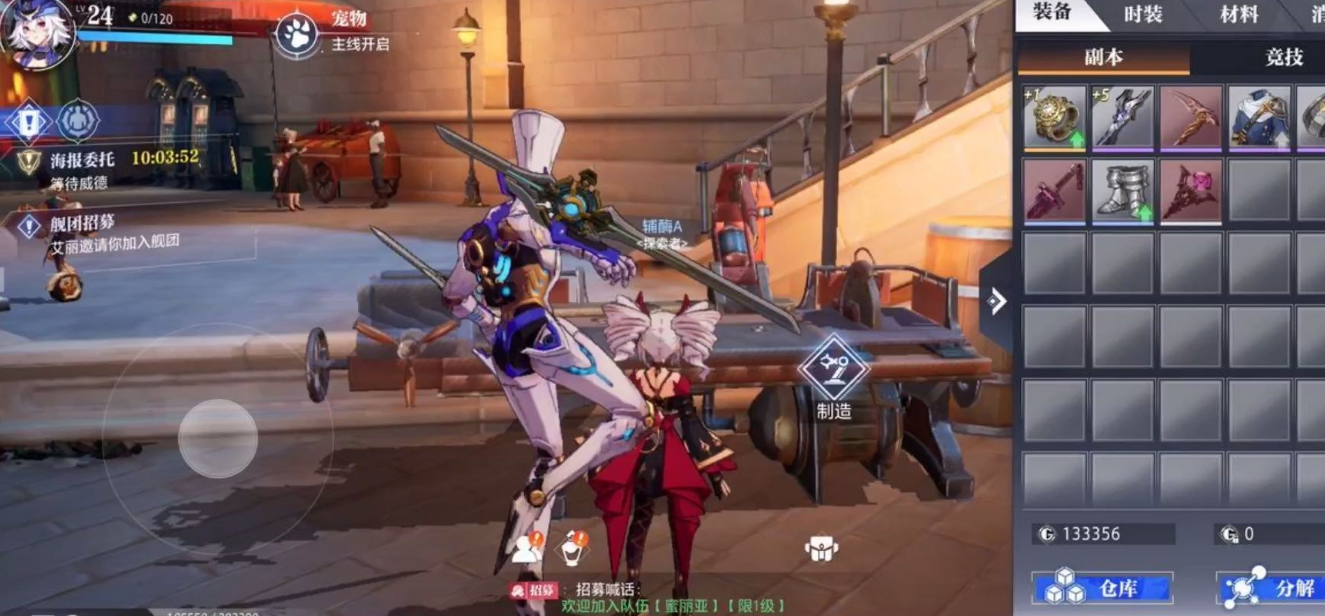
Task: Select the golden ring +1 item
Action: tap(1054, 118)
